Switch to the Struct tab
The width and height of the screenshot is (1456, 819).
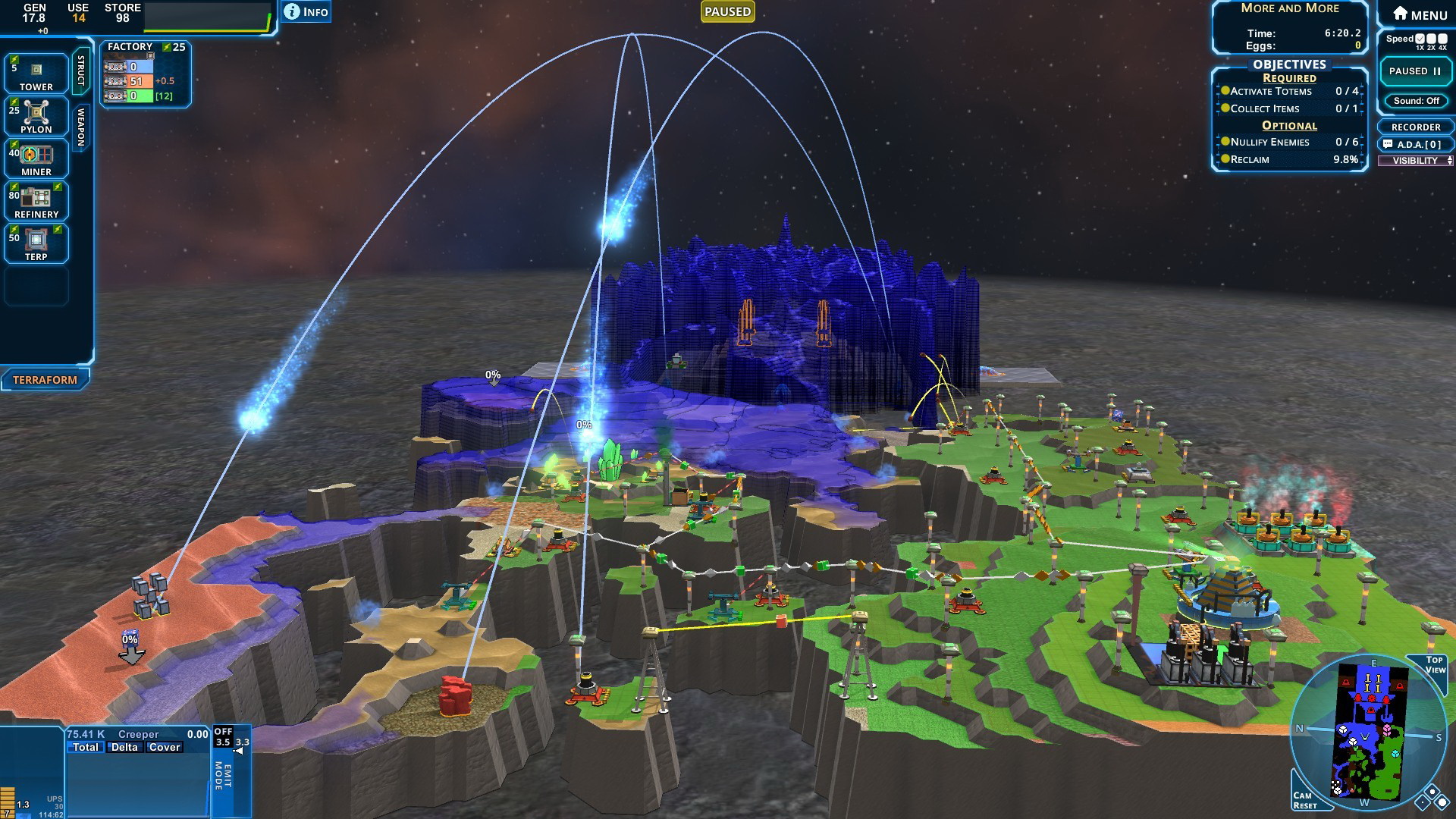[81, 71]
